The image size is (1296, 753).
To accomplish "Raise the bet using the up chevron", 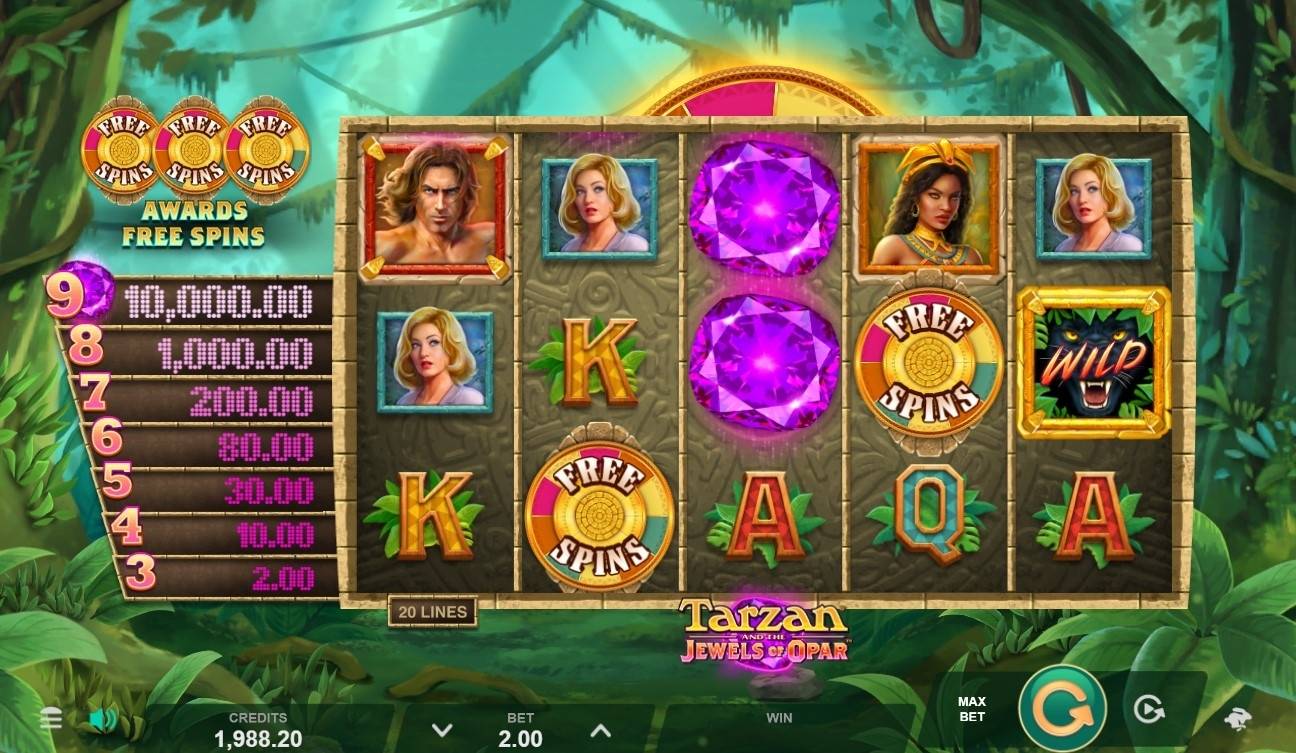I will click(x=601, y=730).
